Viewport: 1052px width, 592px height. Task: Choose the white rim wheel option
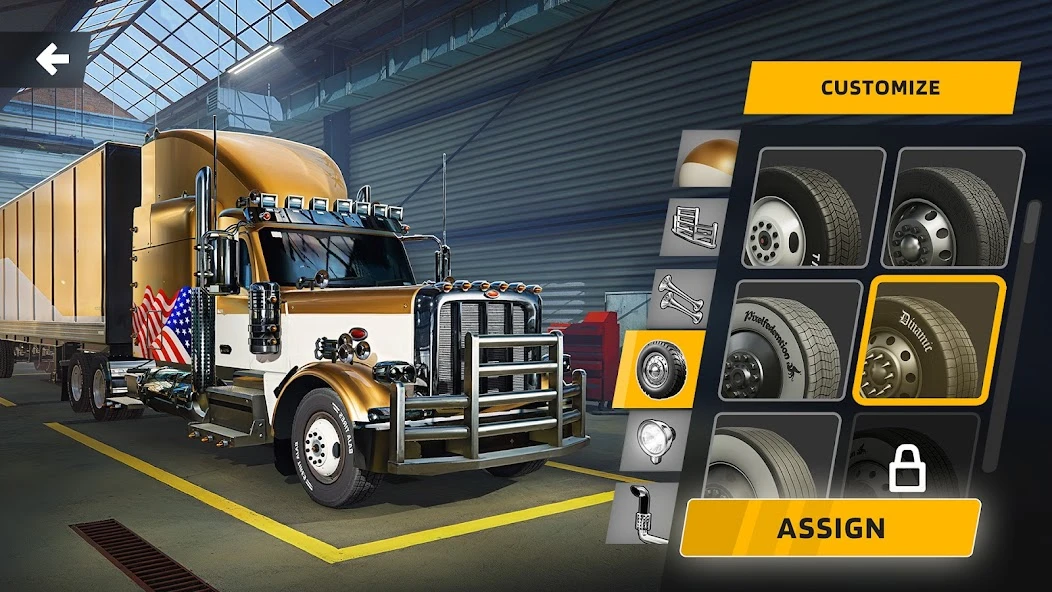pyautogui.click(x=813, y=207)
